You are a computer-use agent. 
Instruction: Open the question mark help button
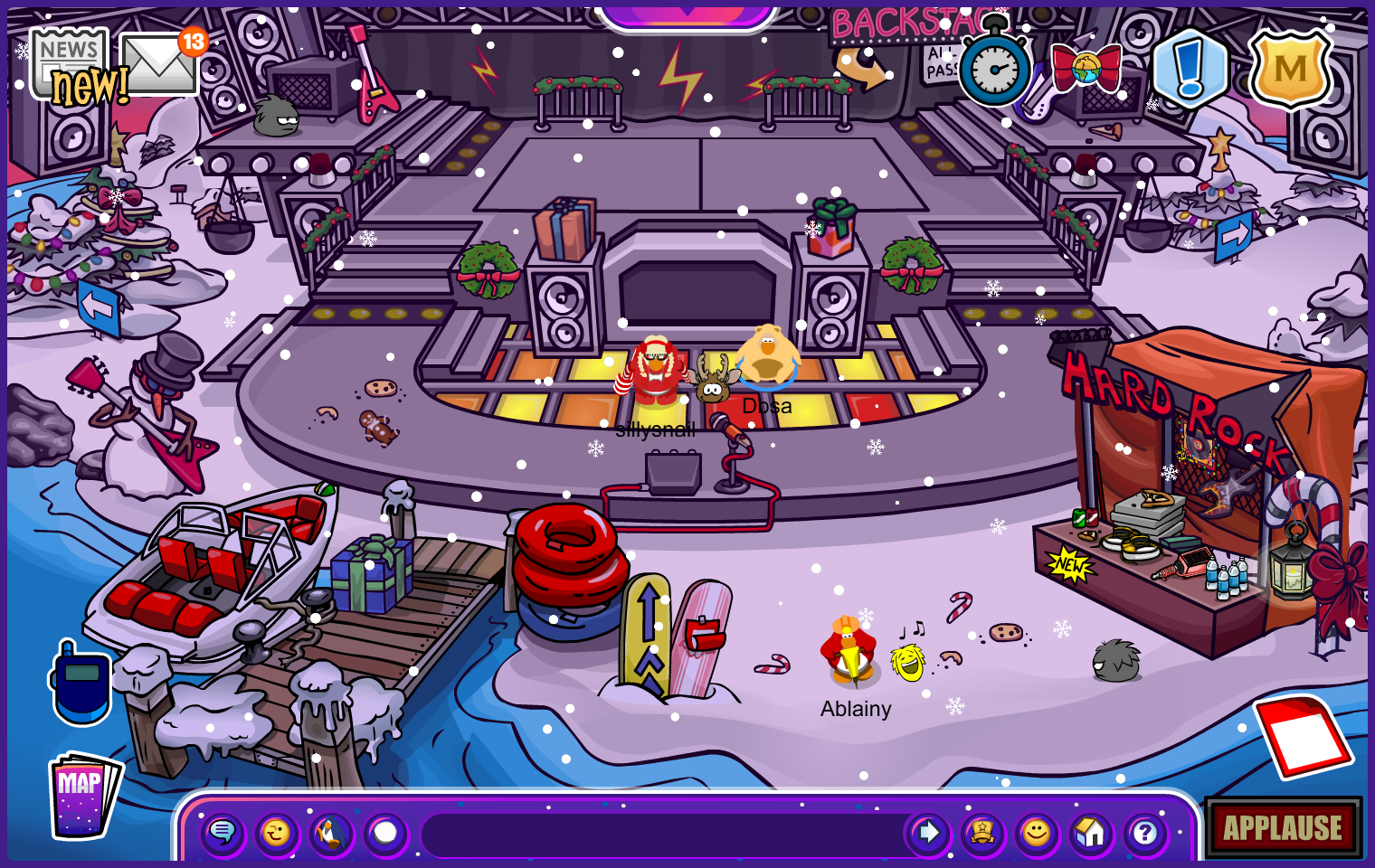click(1145, 833)
